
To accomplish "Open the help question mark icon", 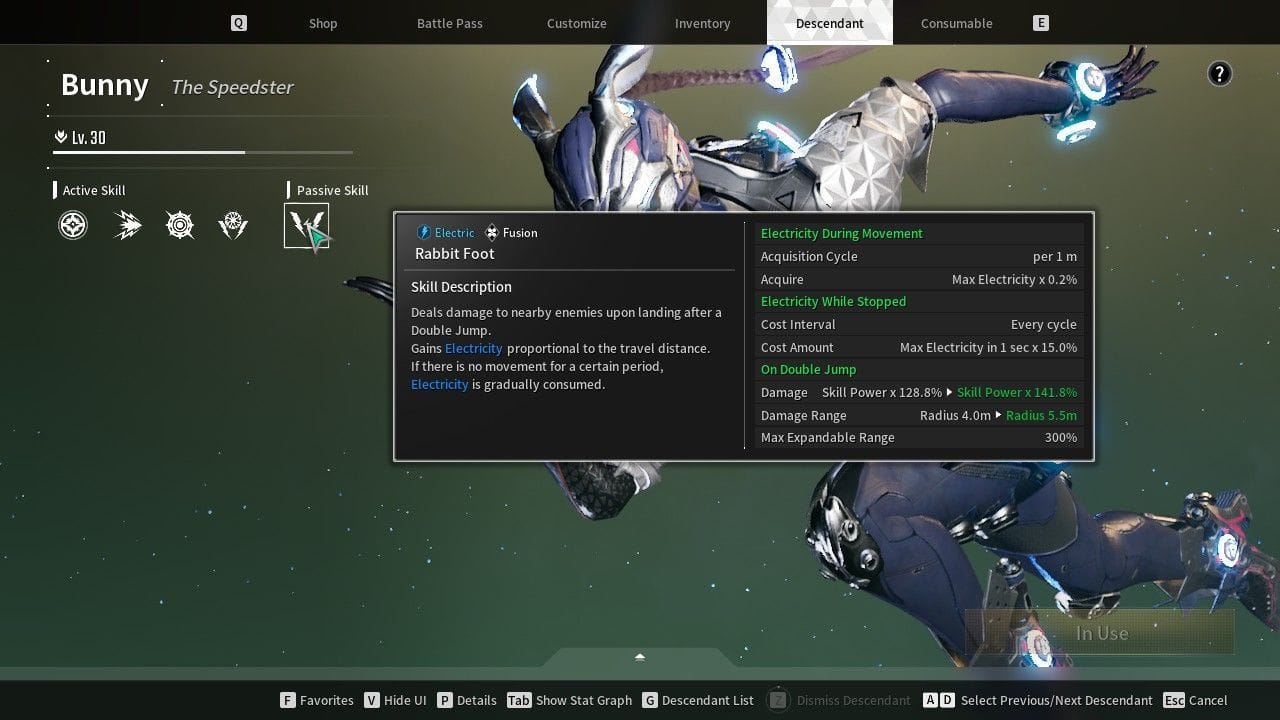I will coord(1219,73).
